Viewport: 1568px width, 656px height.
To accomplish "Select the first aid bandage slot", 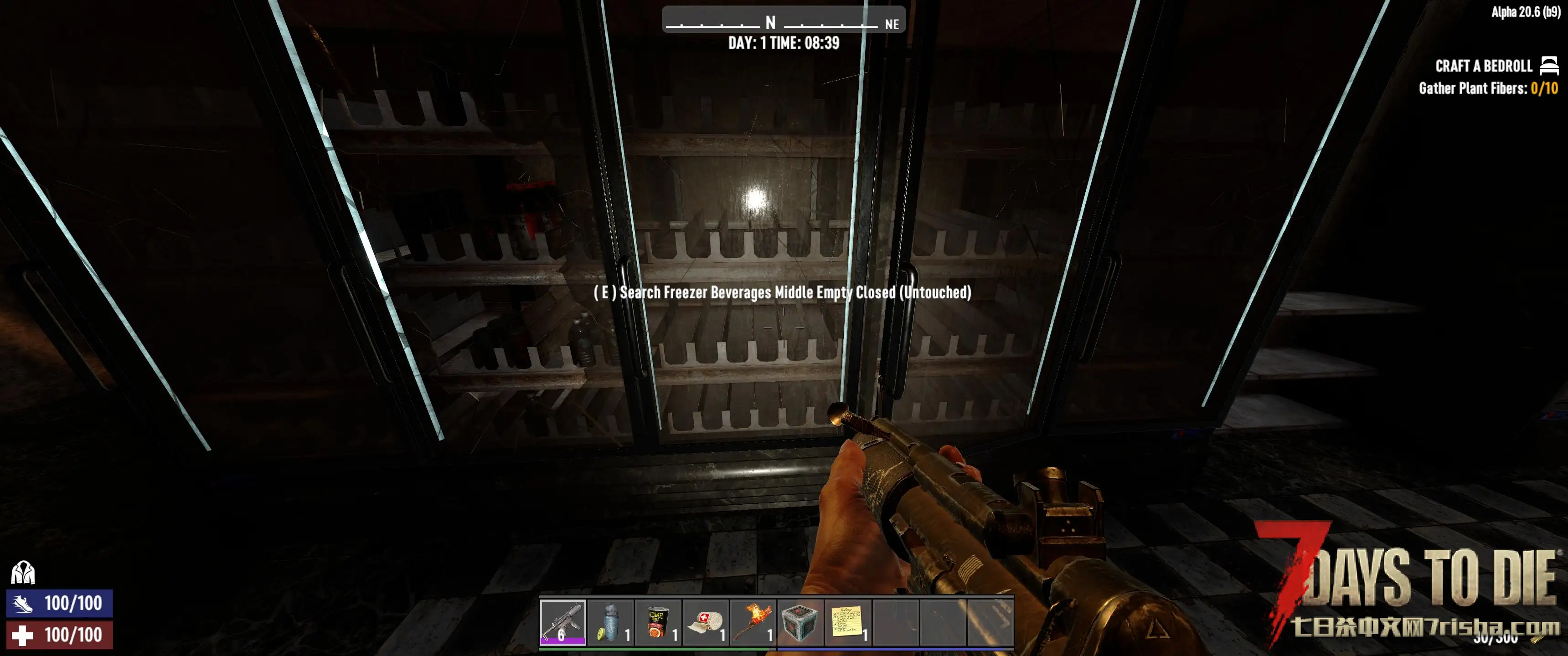I will (705, 622).
